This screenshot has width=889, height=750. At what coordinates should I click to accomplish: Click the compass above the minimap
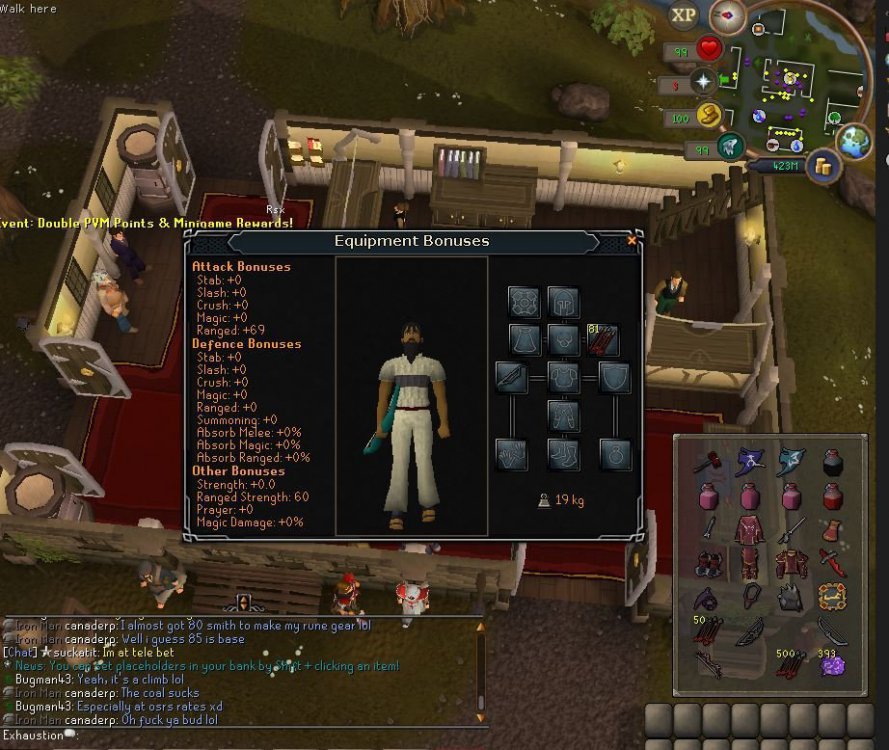coord(727,16)
